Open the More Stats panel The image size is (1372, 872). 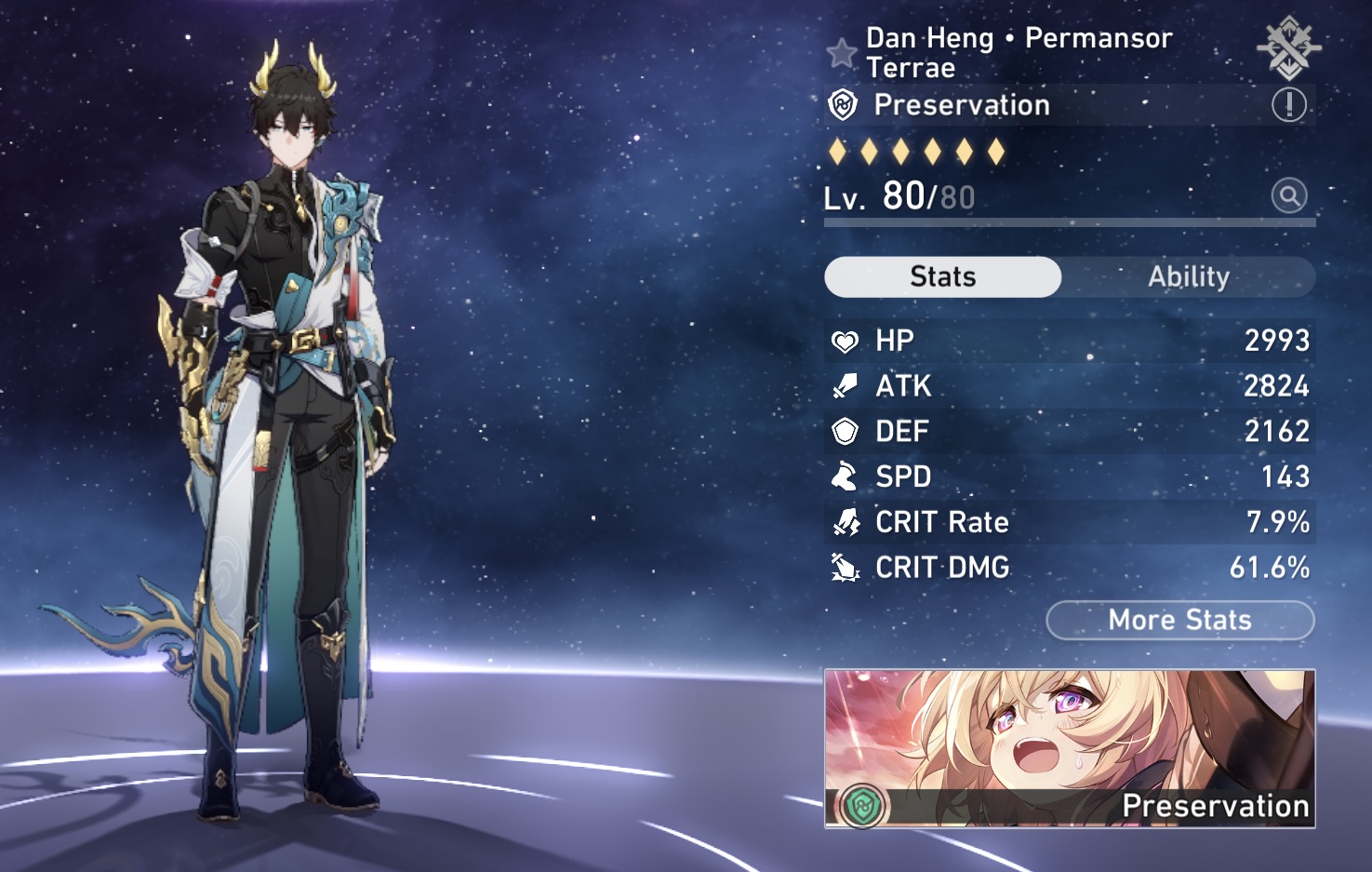tap(1179, 621)
